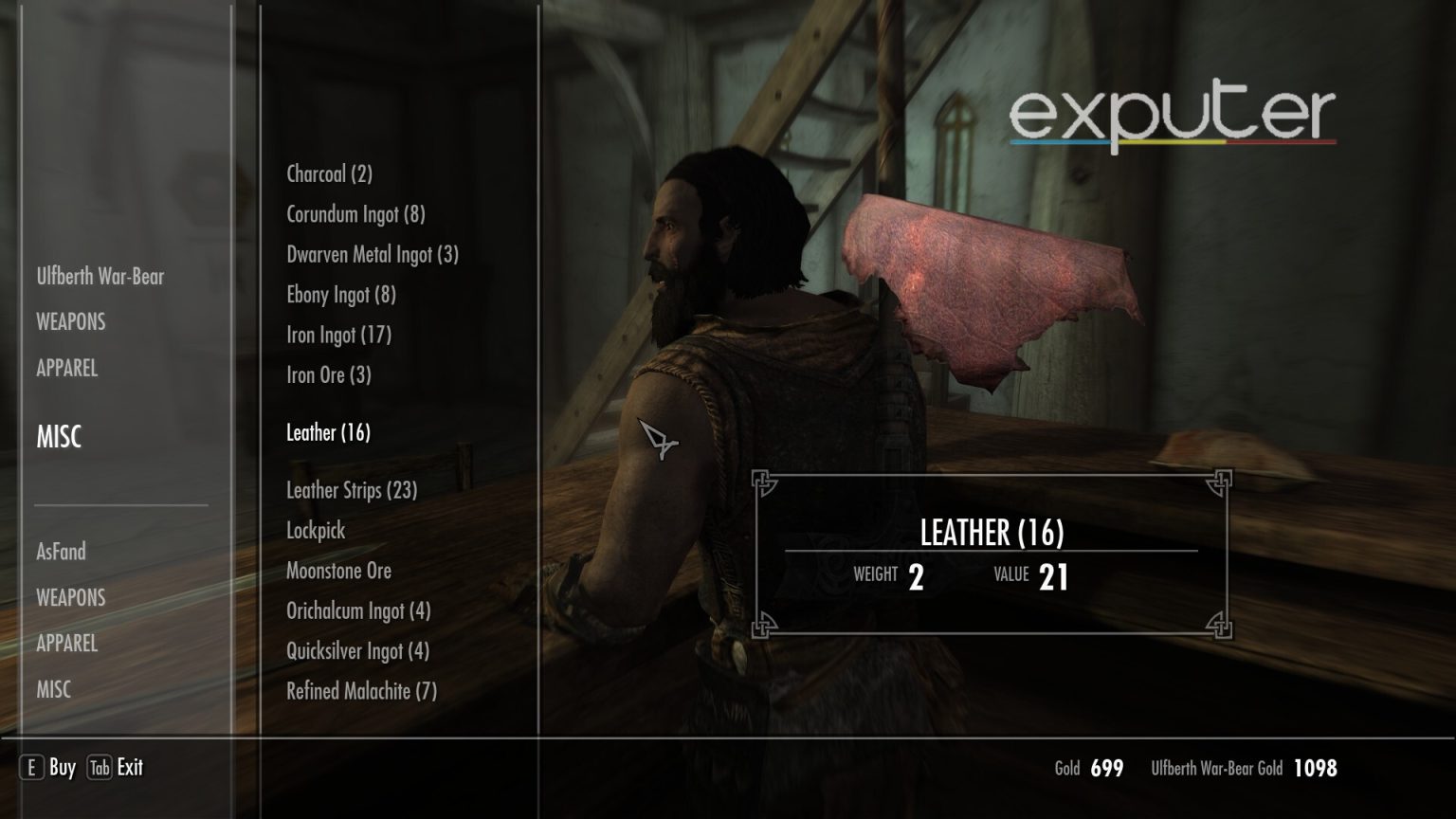Select the highlighted Misc category under Ulfberth
Image resolution: width=1456 pixels, height=819 pixels.
59,437
